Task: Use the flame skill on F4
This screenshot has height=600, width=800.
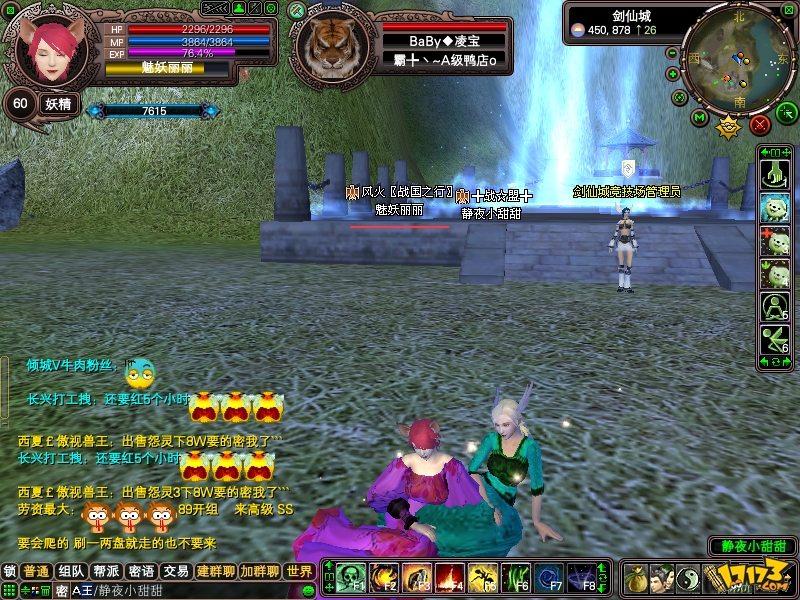Action: (449, 578)
